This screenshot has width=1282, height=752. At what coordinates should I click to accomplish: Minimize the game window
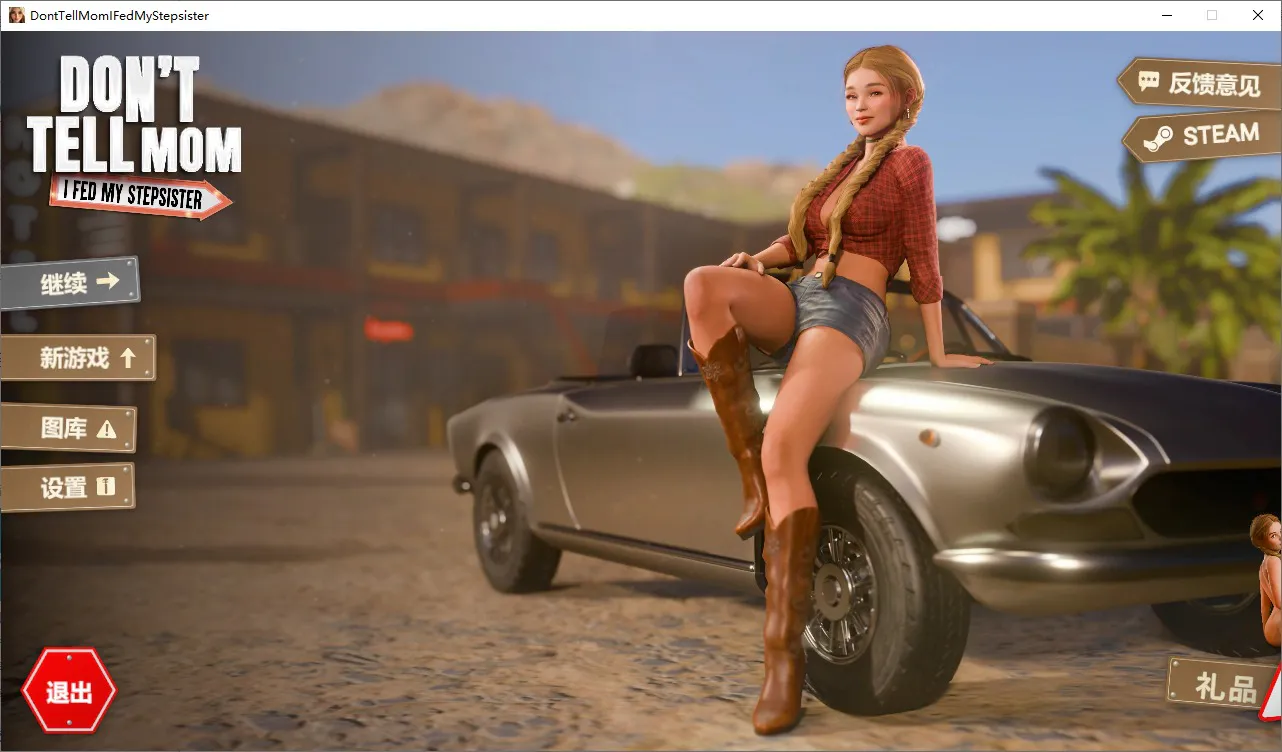pos(1166,15)
